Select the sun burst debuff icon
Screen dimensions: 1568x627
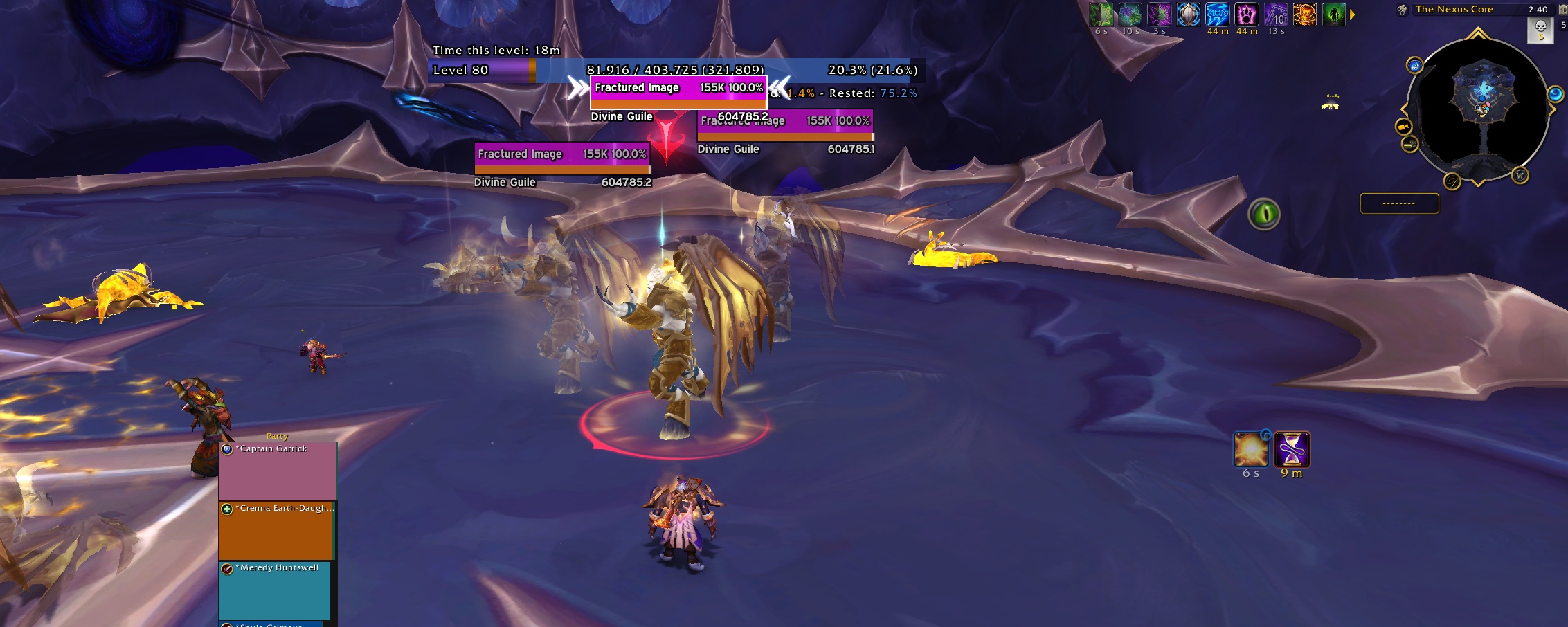(x=1251, y=450)
